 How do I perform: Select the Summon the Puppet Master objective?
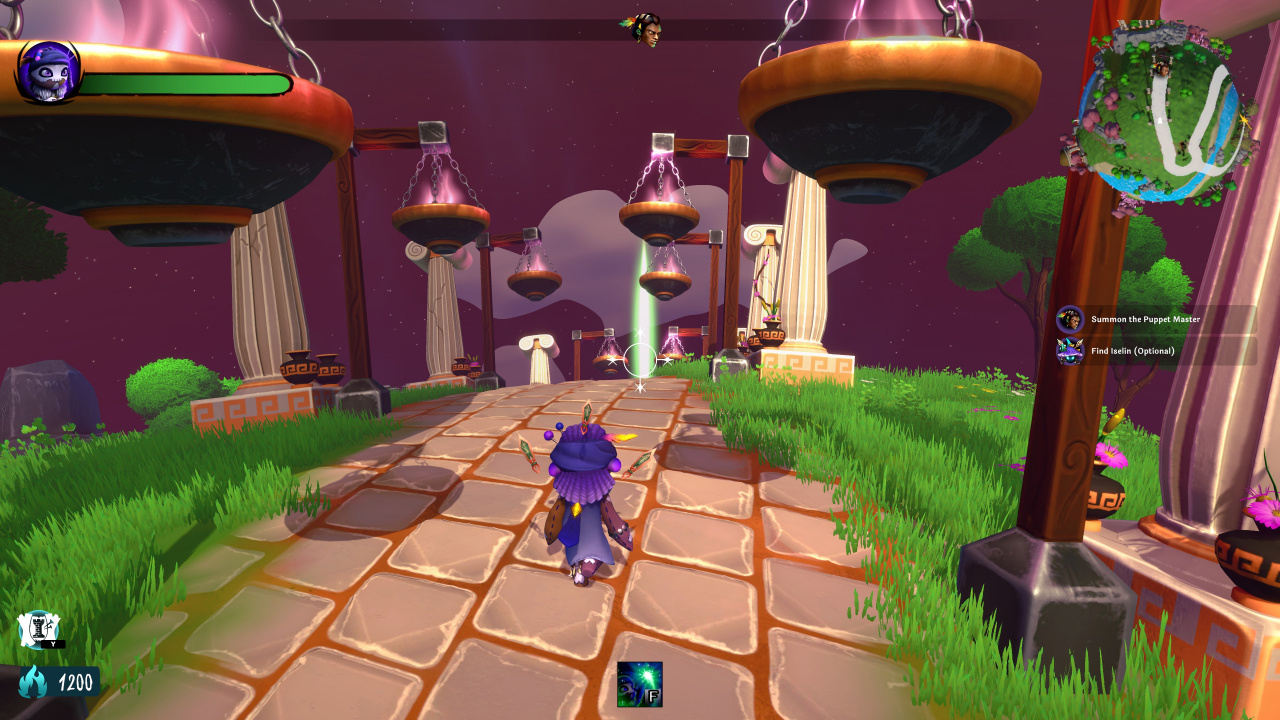[x=1145, y=320]
